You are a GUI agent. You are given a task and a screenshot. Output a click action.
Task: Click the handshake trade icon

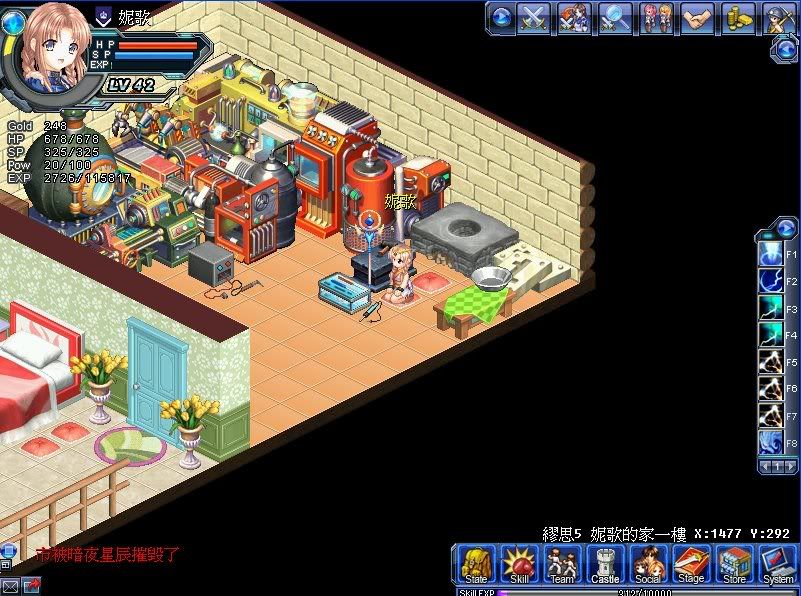pyautogui.click(x=698, y=18)
